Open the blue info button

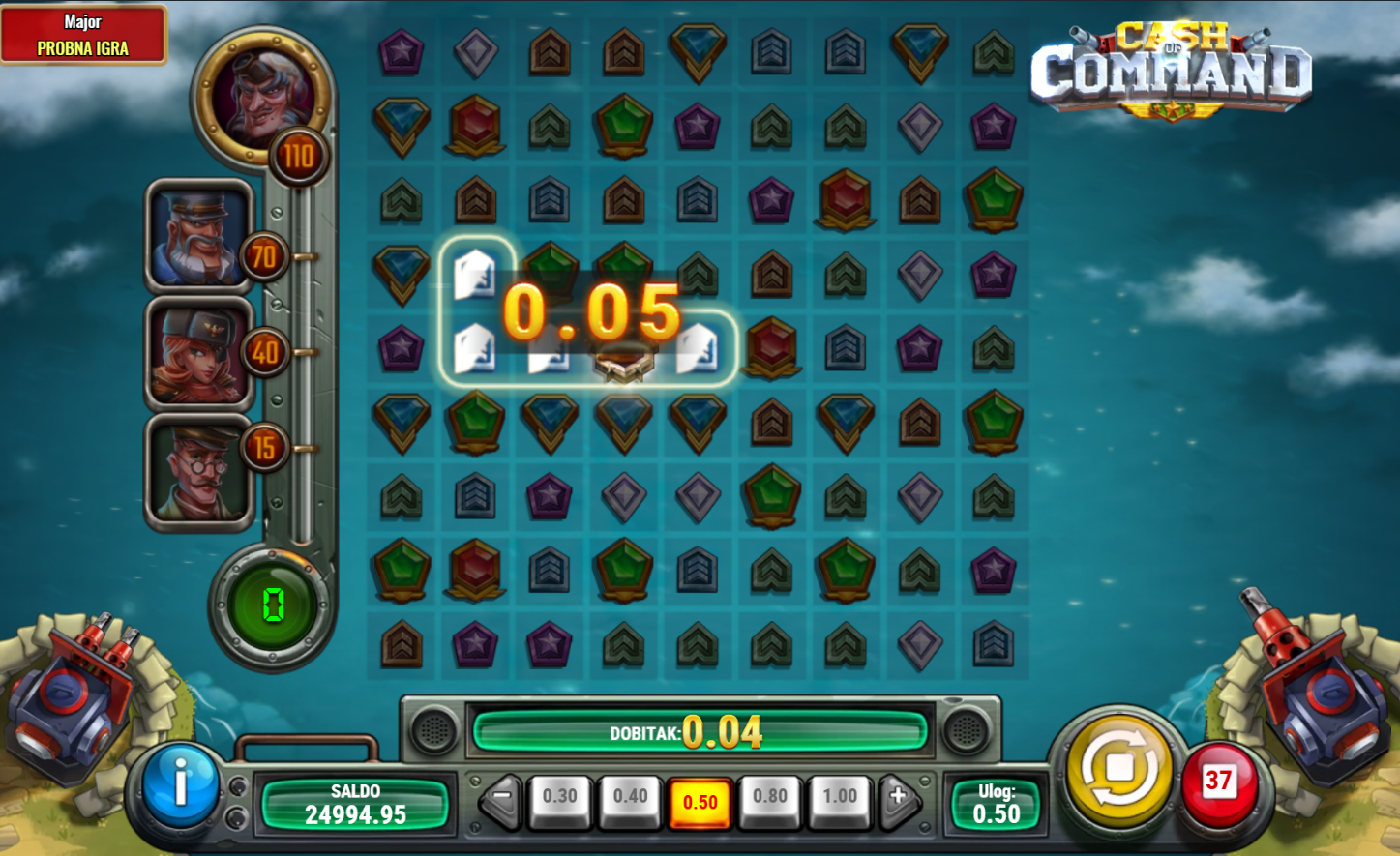pos(180,784)
